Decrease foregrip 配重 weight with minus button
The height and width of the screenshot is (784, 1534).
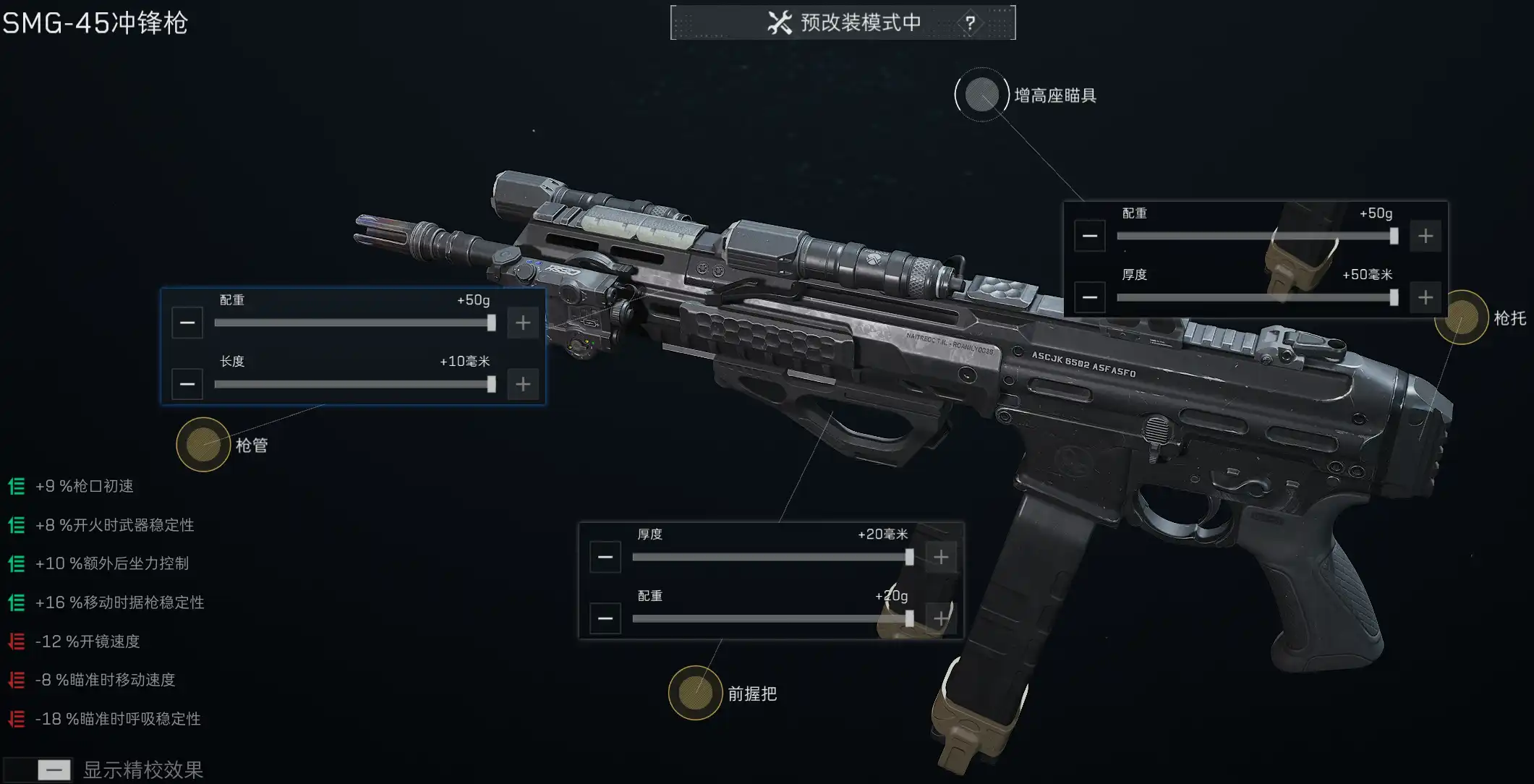pyautogui.click(x=605, y=618)
